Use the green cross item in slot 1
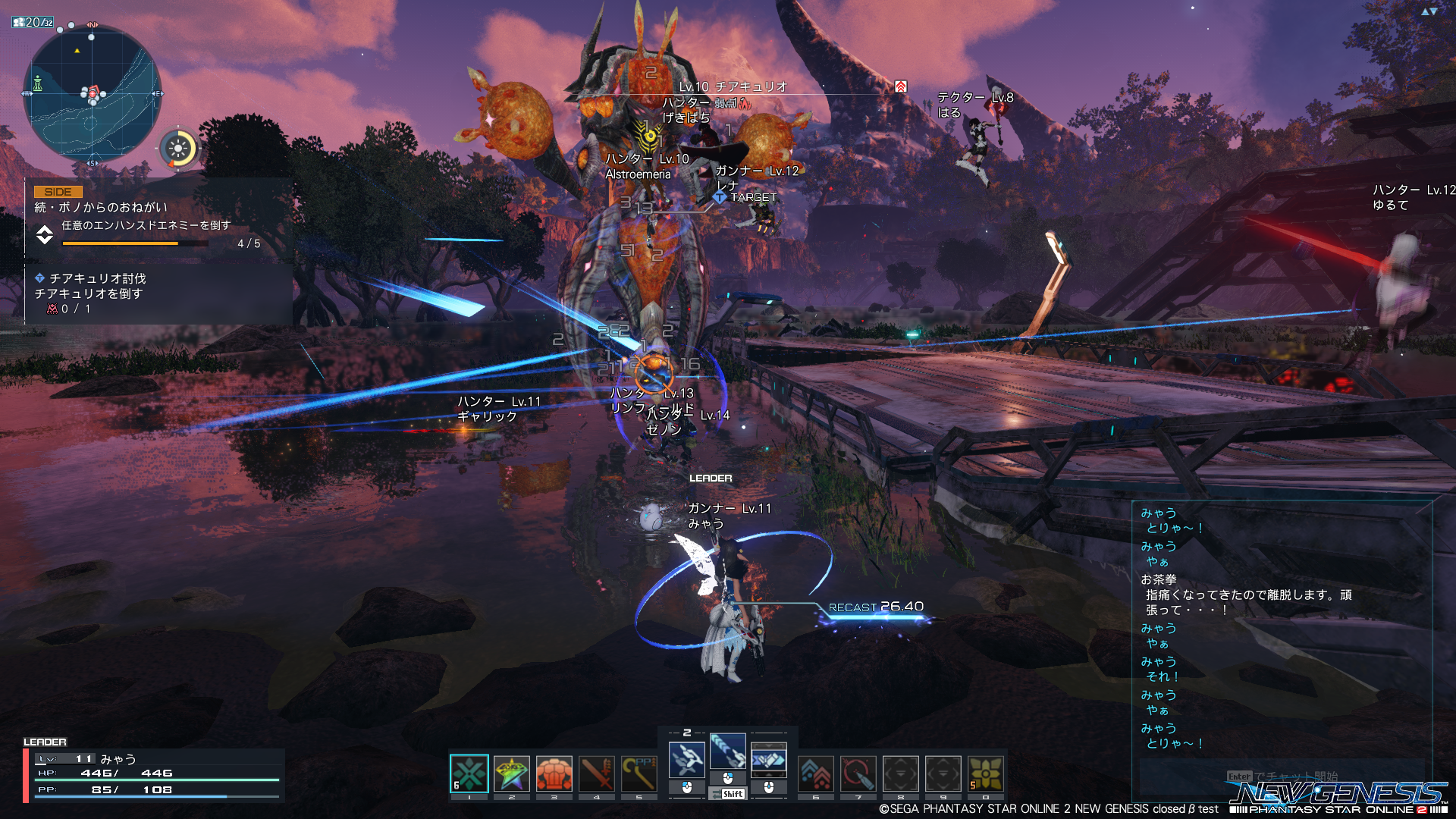Image resolution: width=1456 pixels, height=819 pixels. coord(469,774)
